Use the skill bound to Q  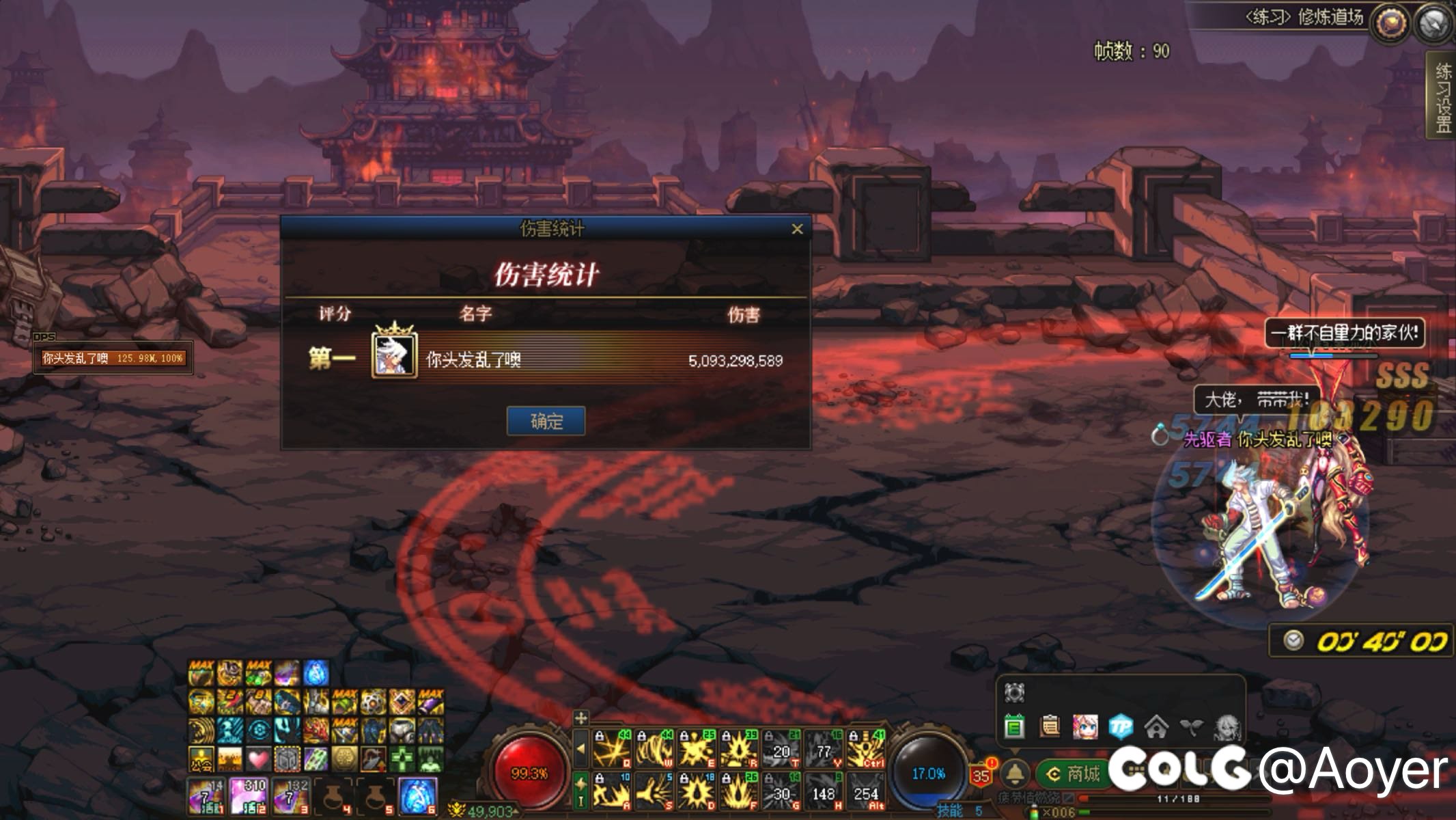[x=612, y=750]
